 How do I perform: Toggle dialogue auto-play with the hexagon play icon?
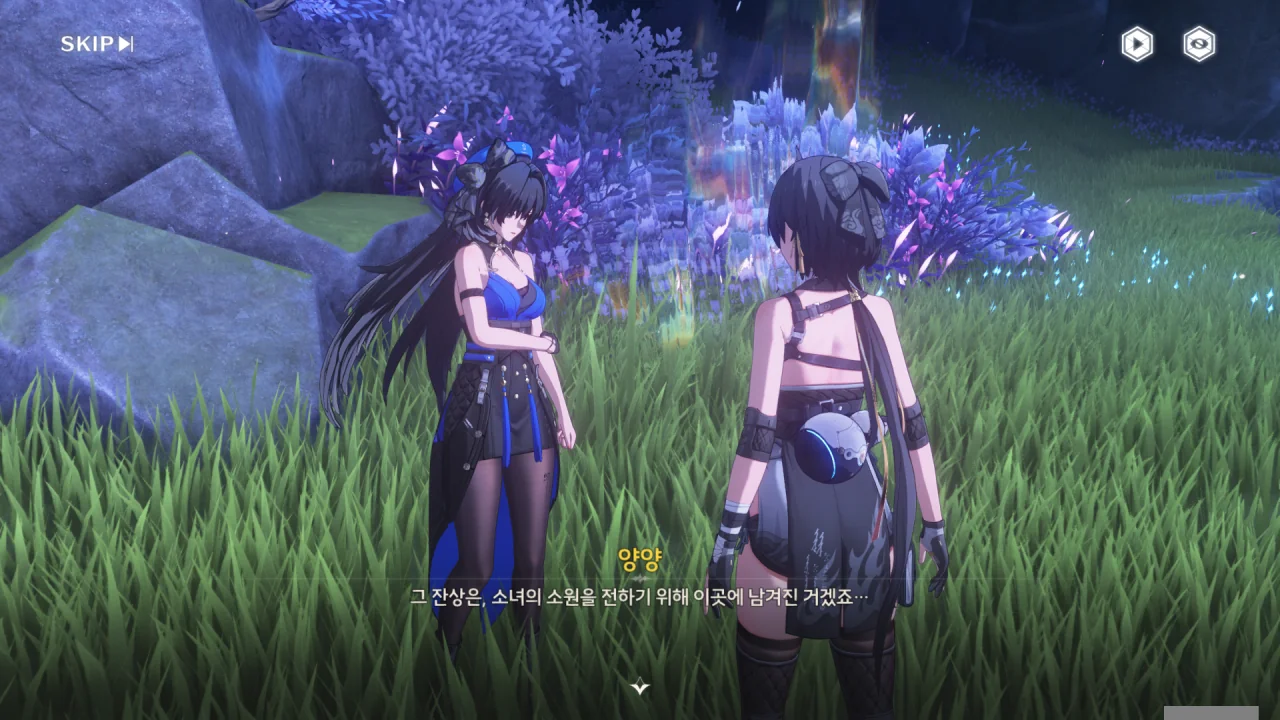[x=1136, y=44]
